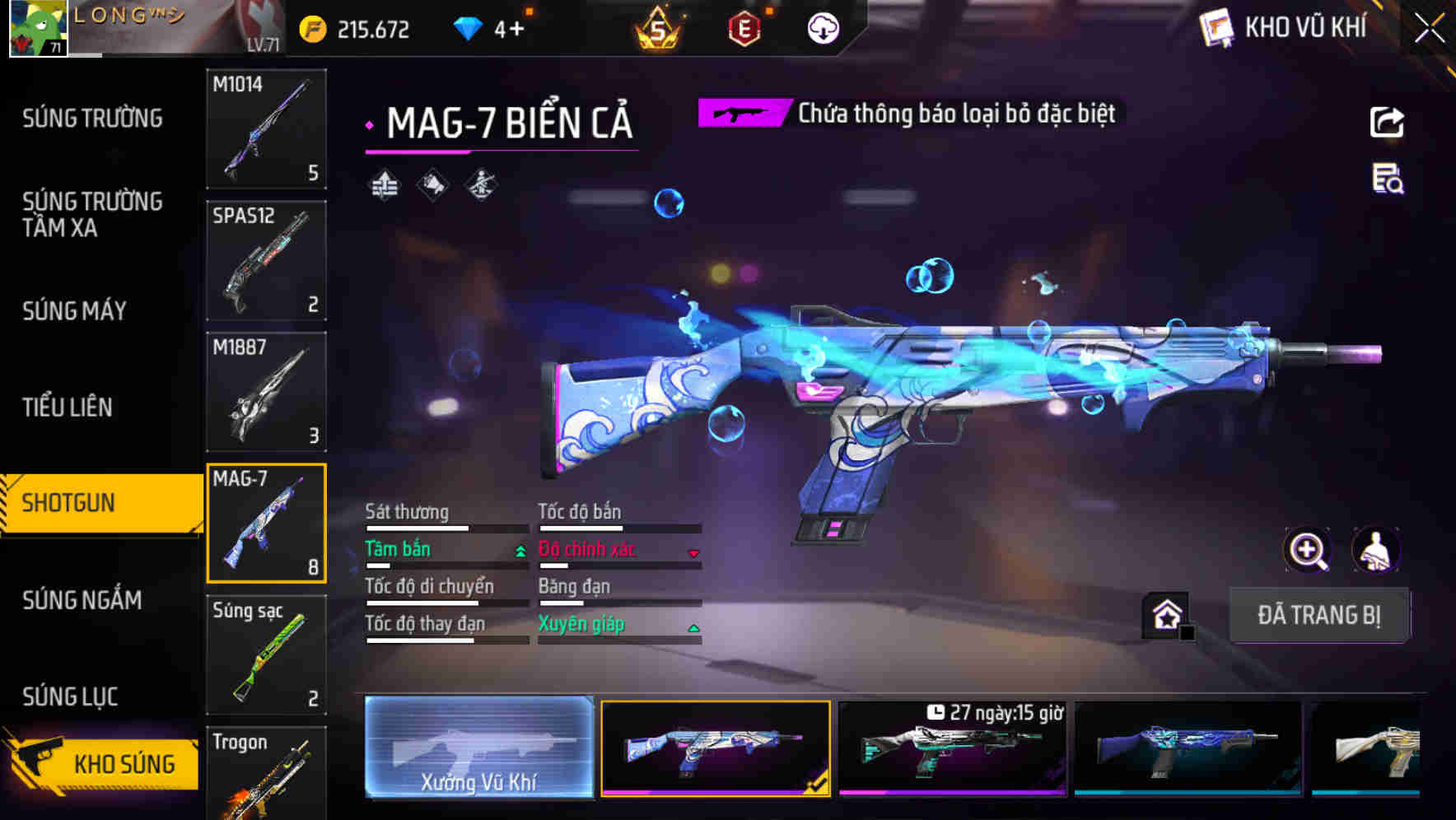Viewport: 1456px width, 820px height.
Task: Add diamonds with the plus sign
Action: (516, 30)
